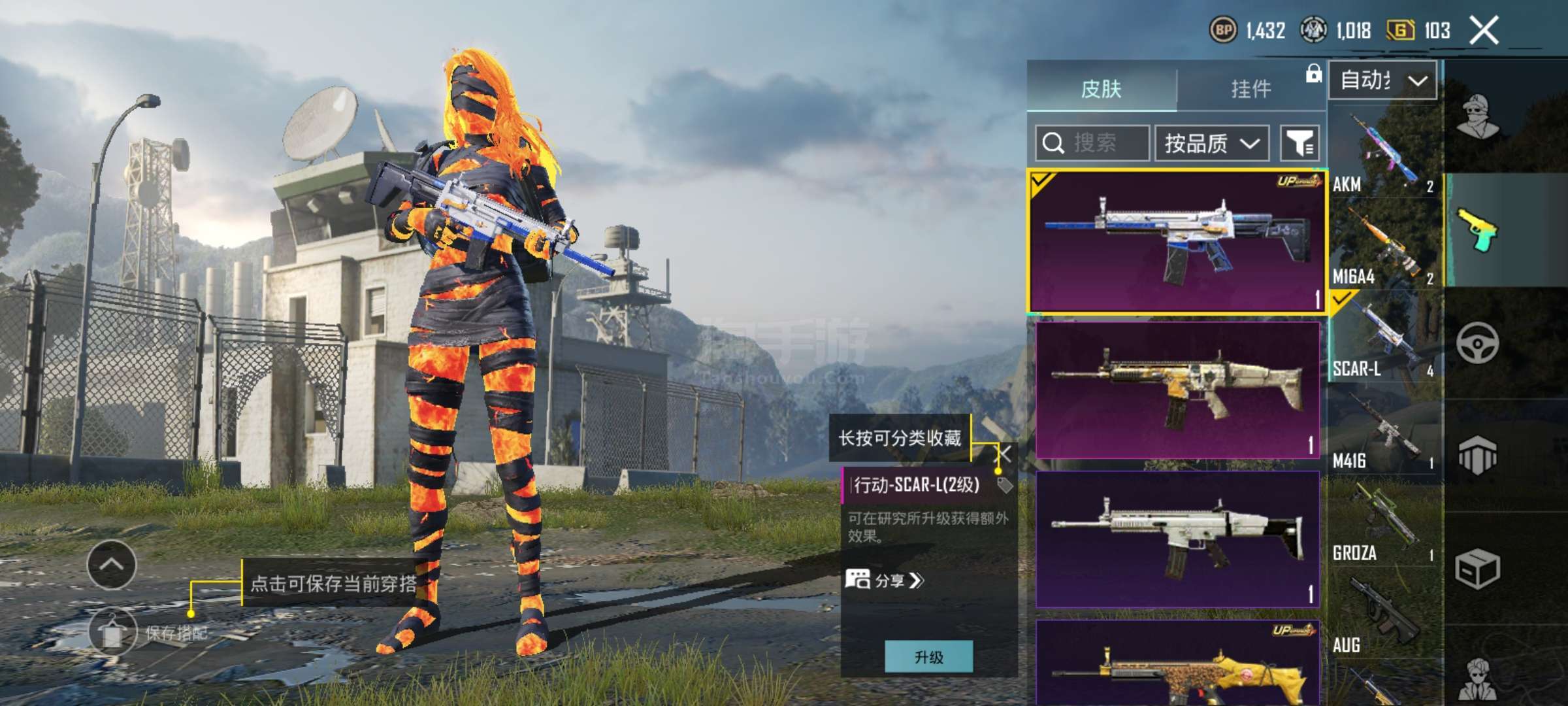This screenshot has width=1568, height=706.
Task: Open the 自动 dropdown at top right
Action: click(1382, 80)
